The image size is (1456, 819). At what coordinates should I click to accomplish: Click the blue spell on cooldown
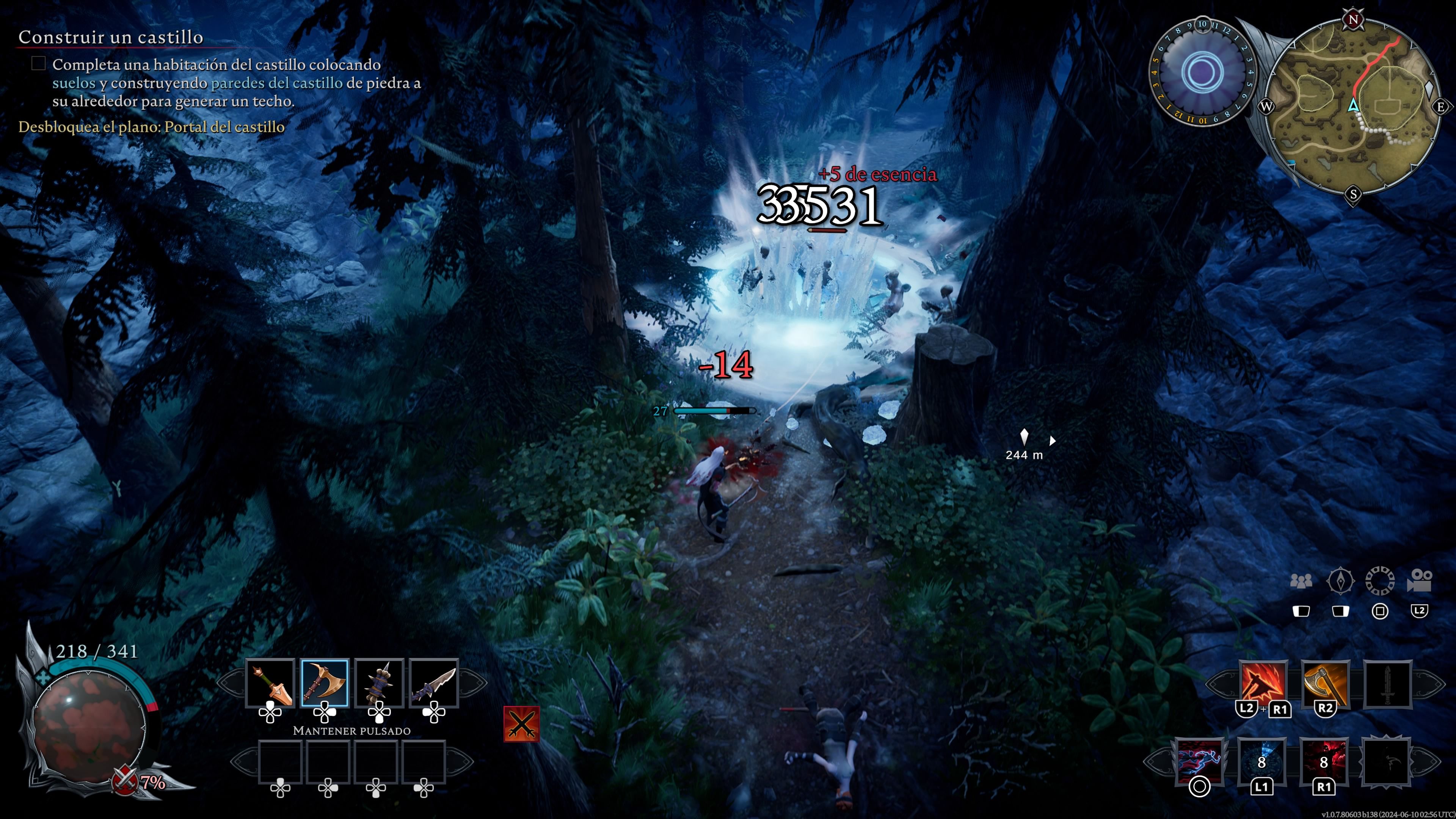point(1261,761)
